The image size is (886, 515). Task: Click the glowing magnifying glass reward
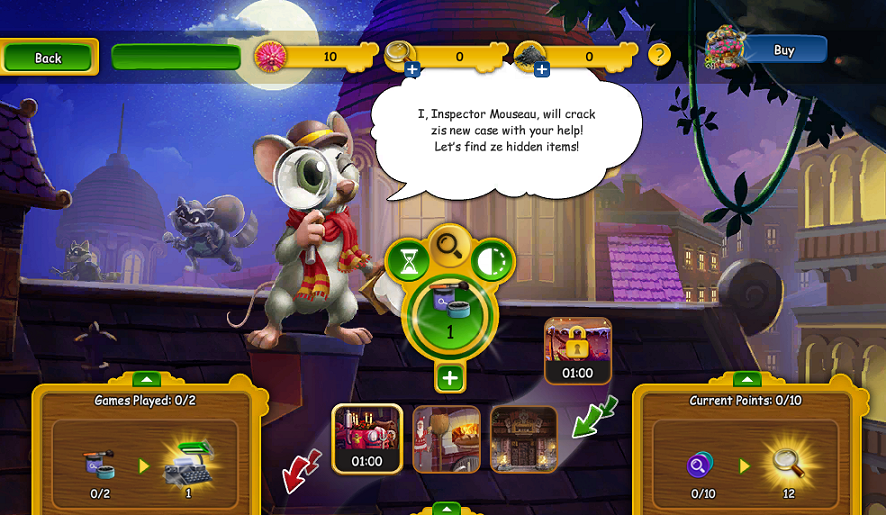(789, 462)
